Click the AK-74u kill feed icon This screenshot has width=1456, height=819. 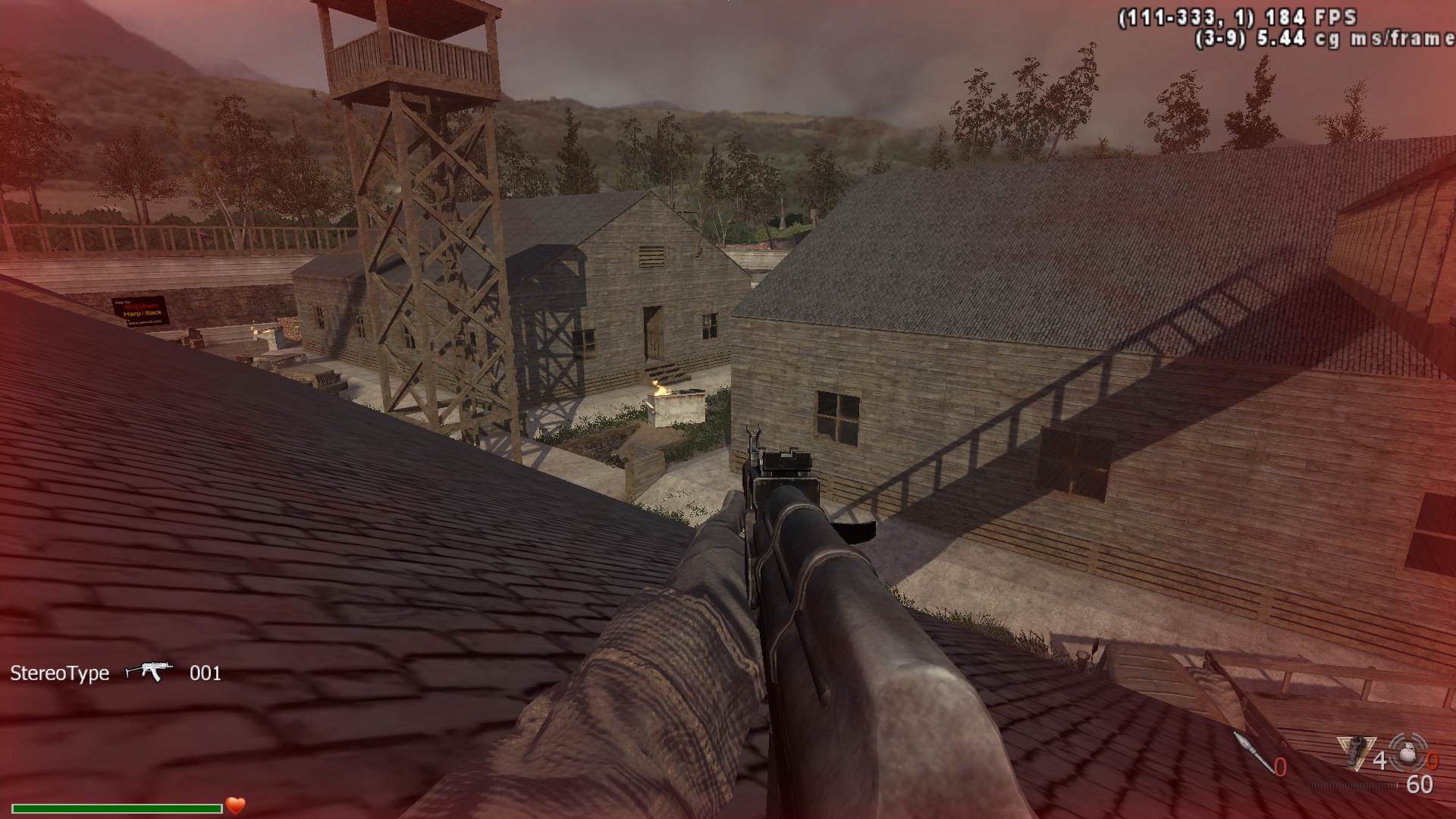tap(149, 672)
